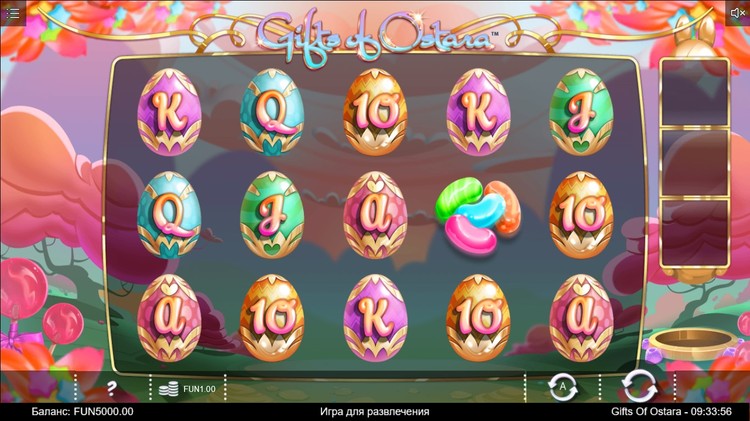Open the FUN1.00 bet coins selector
The width and height of the screenshot is (750, 421).
(x=187, y=387)
